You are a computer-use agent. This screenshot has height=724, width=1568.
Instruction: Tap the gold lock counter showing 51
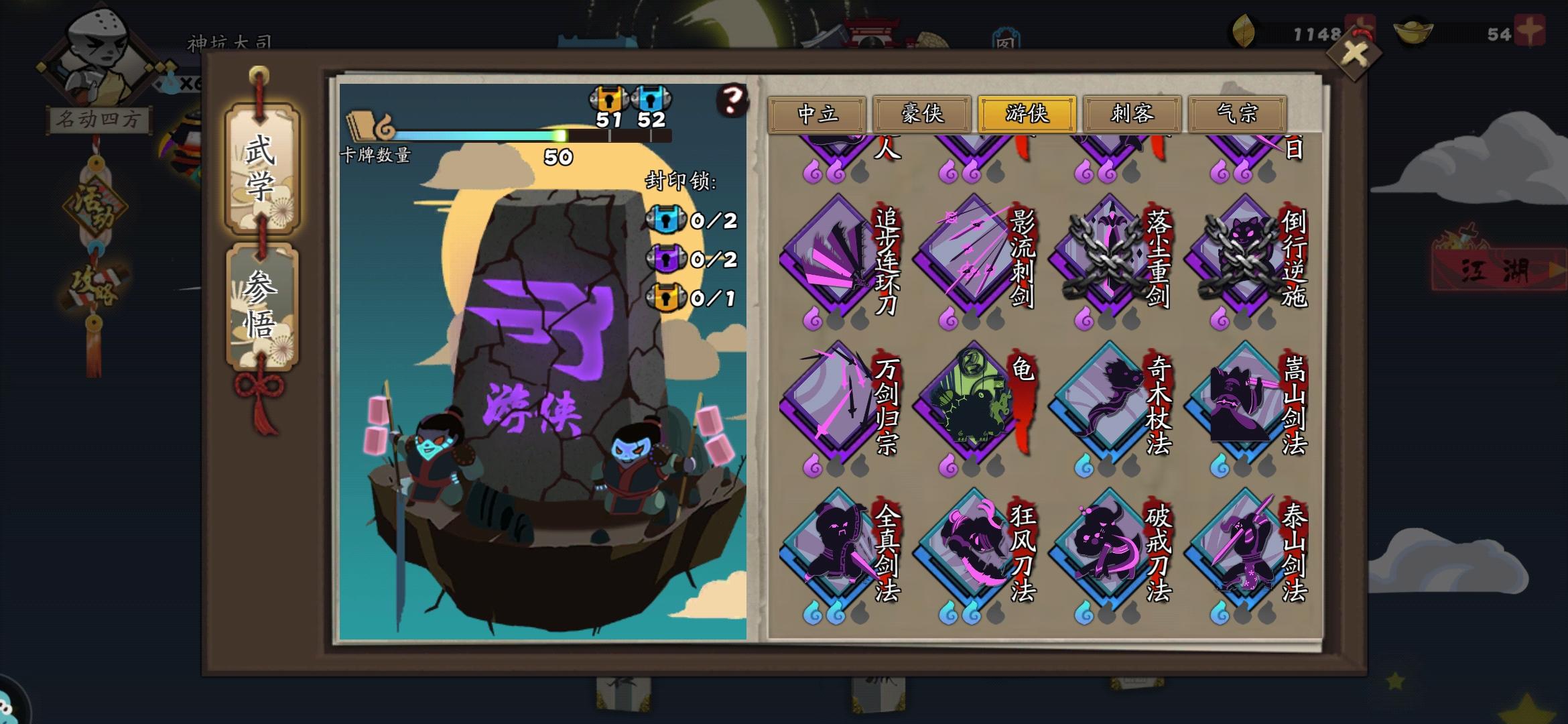[610, 107]
